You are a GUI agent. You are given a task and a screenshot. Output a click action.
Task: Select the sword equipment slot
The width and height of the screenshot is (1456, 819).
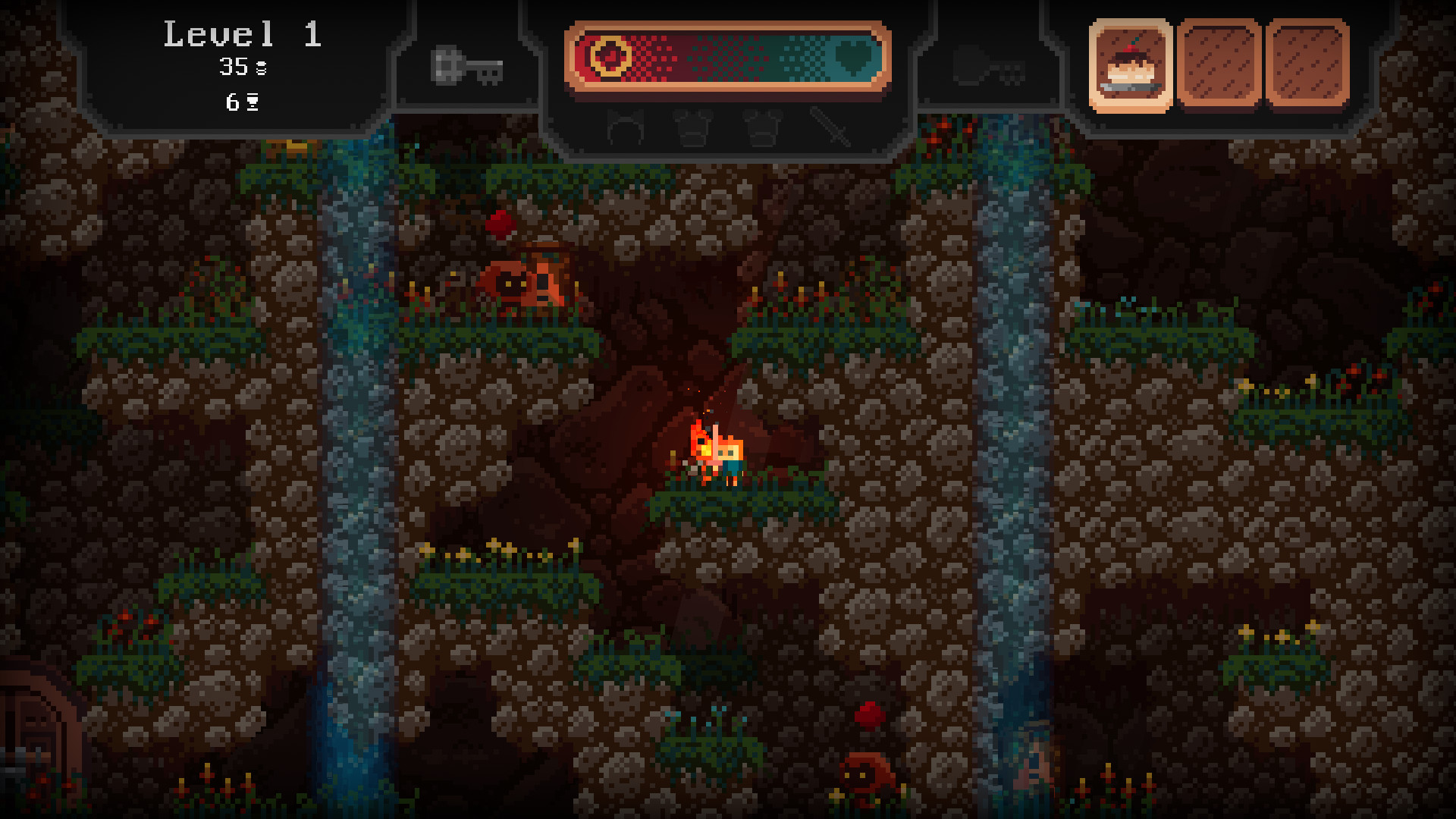pos(830,127)
